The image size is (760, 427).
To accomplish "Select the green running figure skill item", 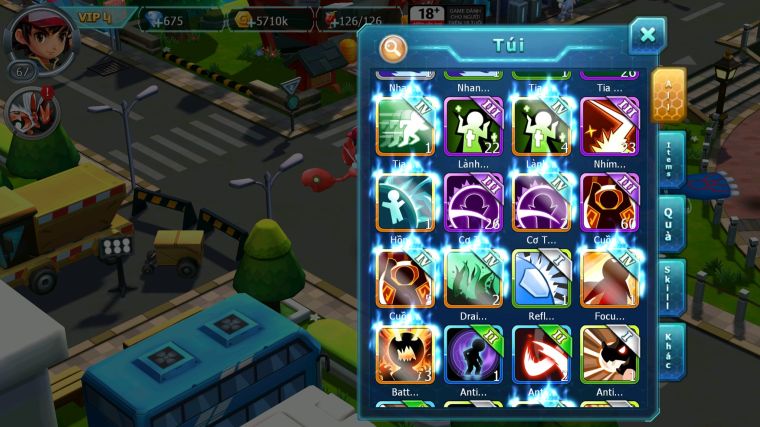I will pyautogui.click(x=405, y=127).
